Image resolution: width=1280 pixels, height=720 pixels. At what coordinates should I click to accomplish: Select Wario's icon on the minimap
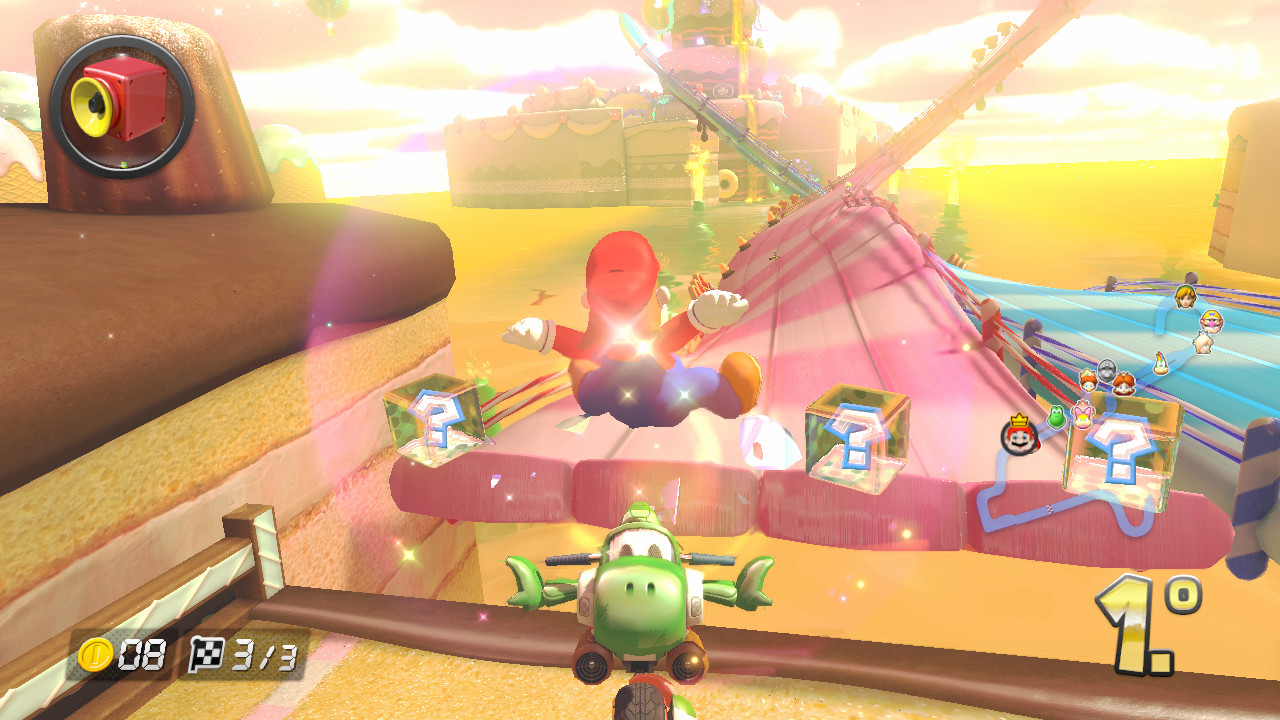click(x=1211, y=320)
